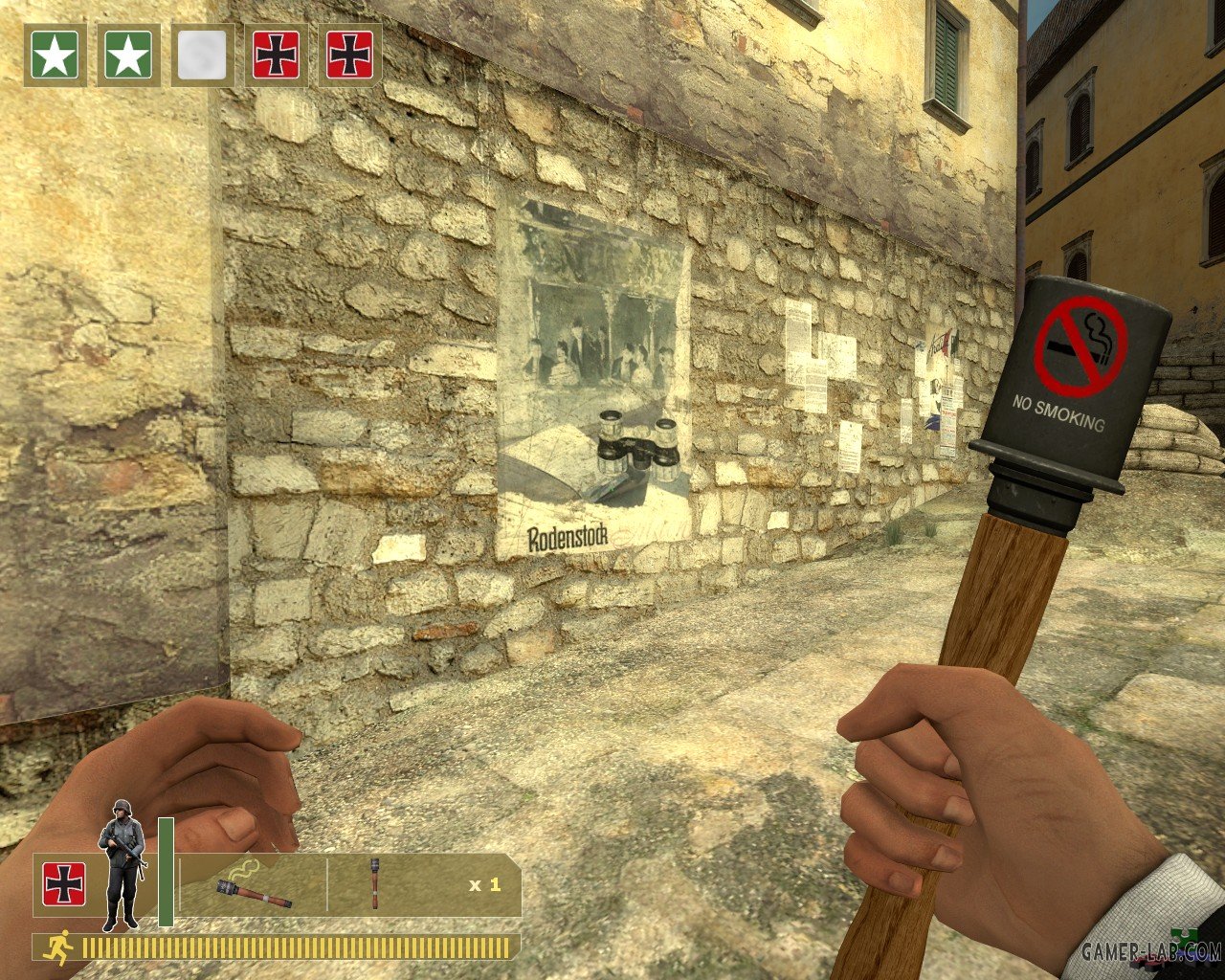Click the running man sprint icon

(x=60, y=947)
